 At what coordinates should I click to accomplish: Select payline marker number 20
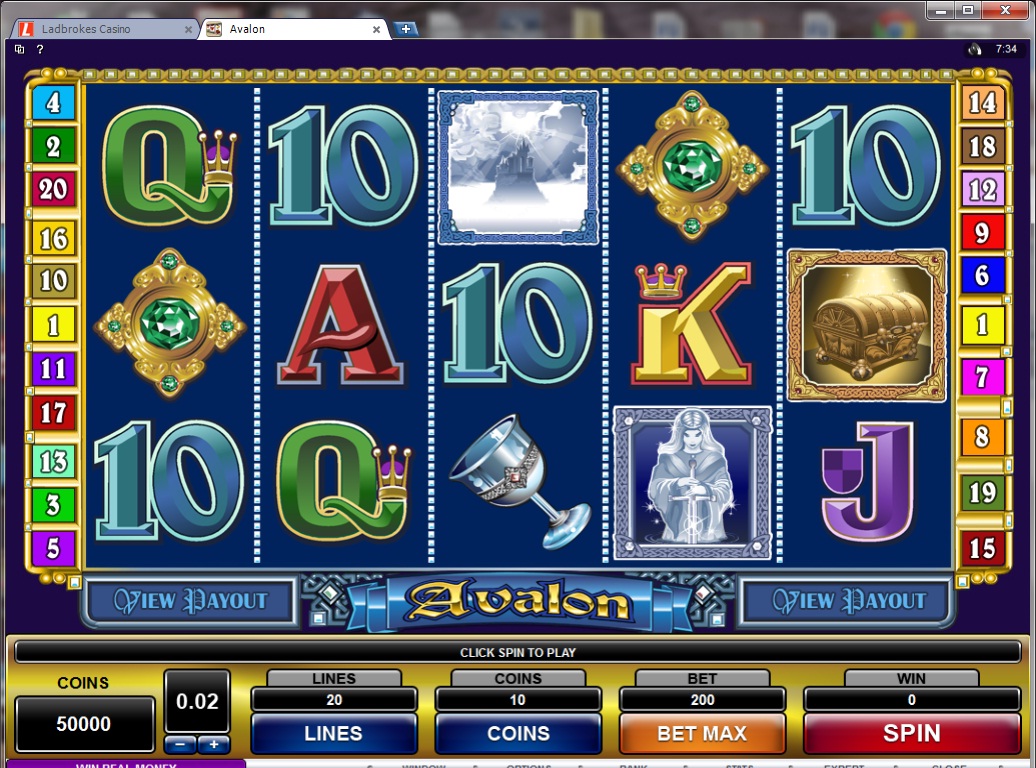point(53,189)
